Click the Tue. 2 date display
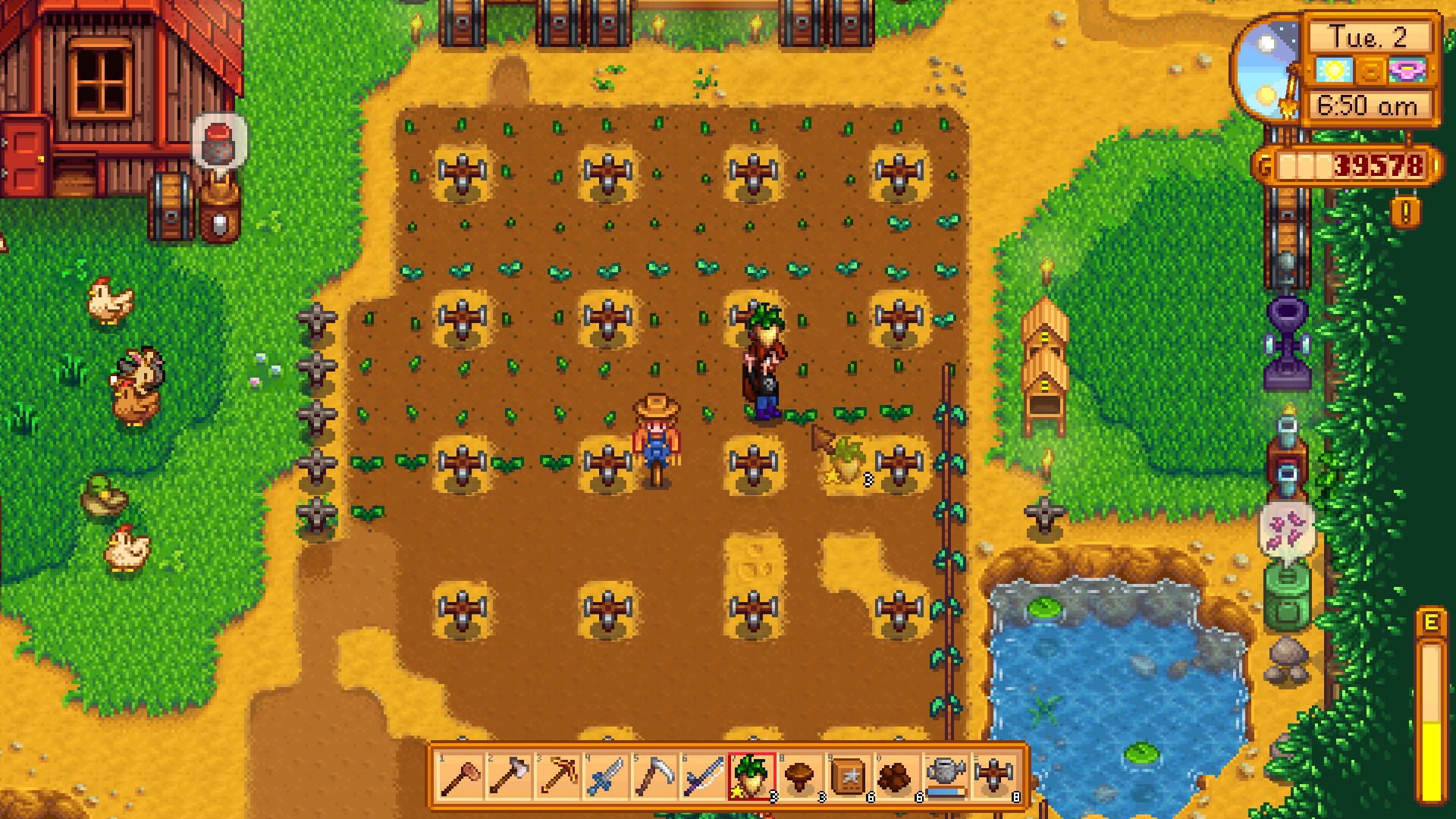 tap(1367, 36)
